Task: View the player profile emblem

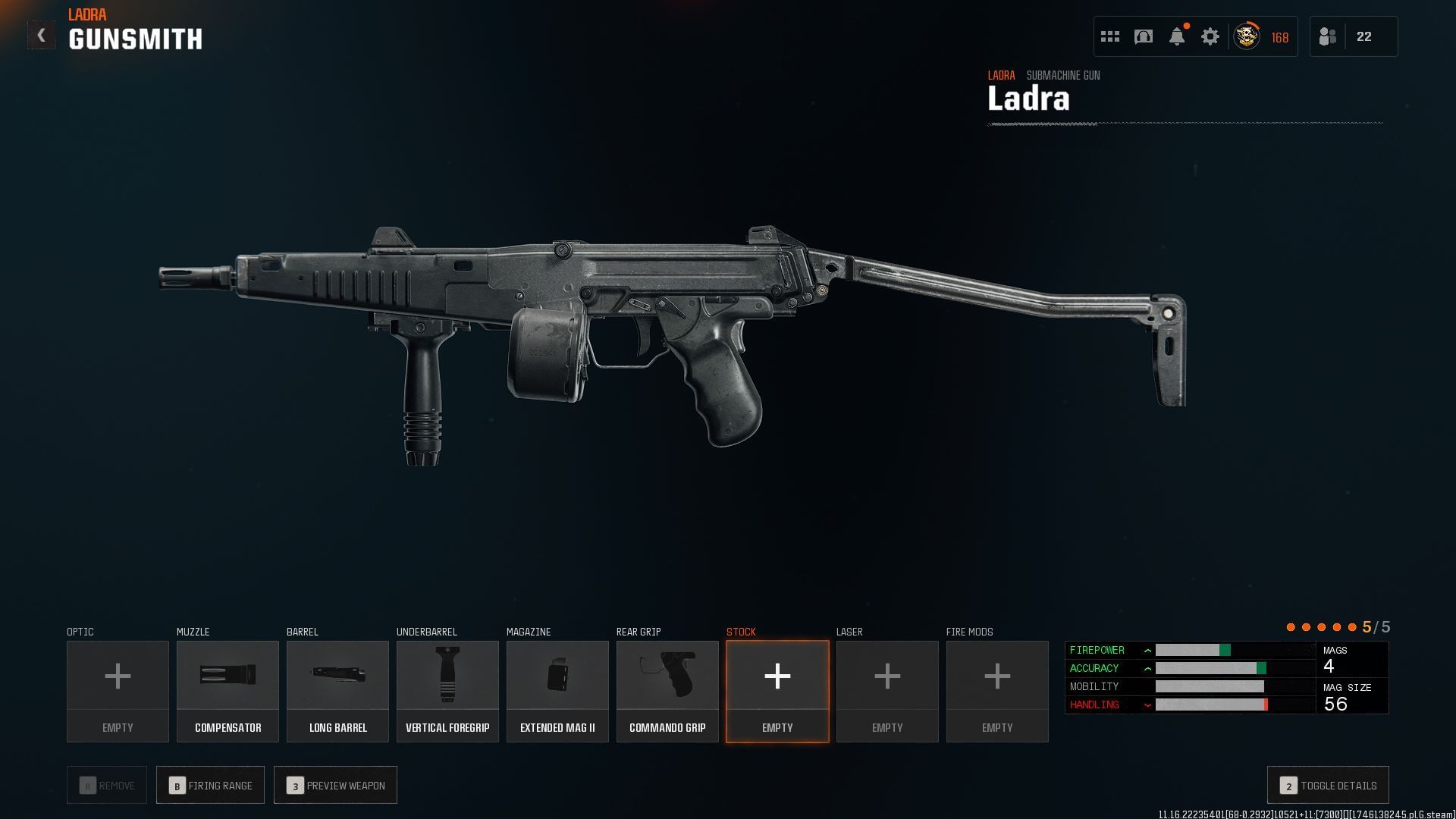Action: point(1247,36)
